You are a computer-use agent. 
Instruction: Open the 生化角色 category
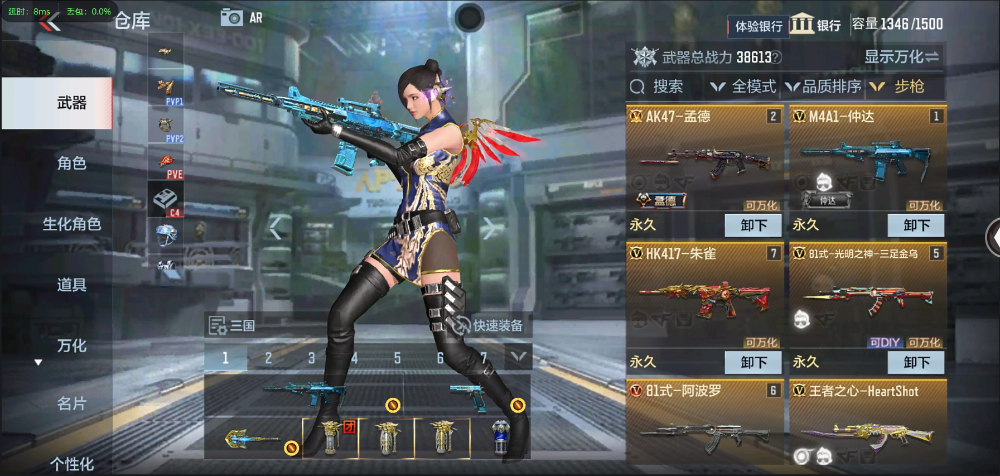(x=71, y=224)
